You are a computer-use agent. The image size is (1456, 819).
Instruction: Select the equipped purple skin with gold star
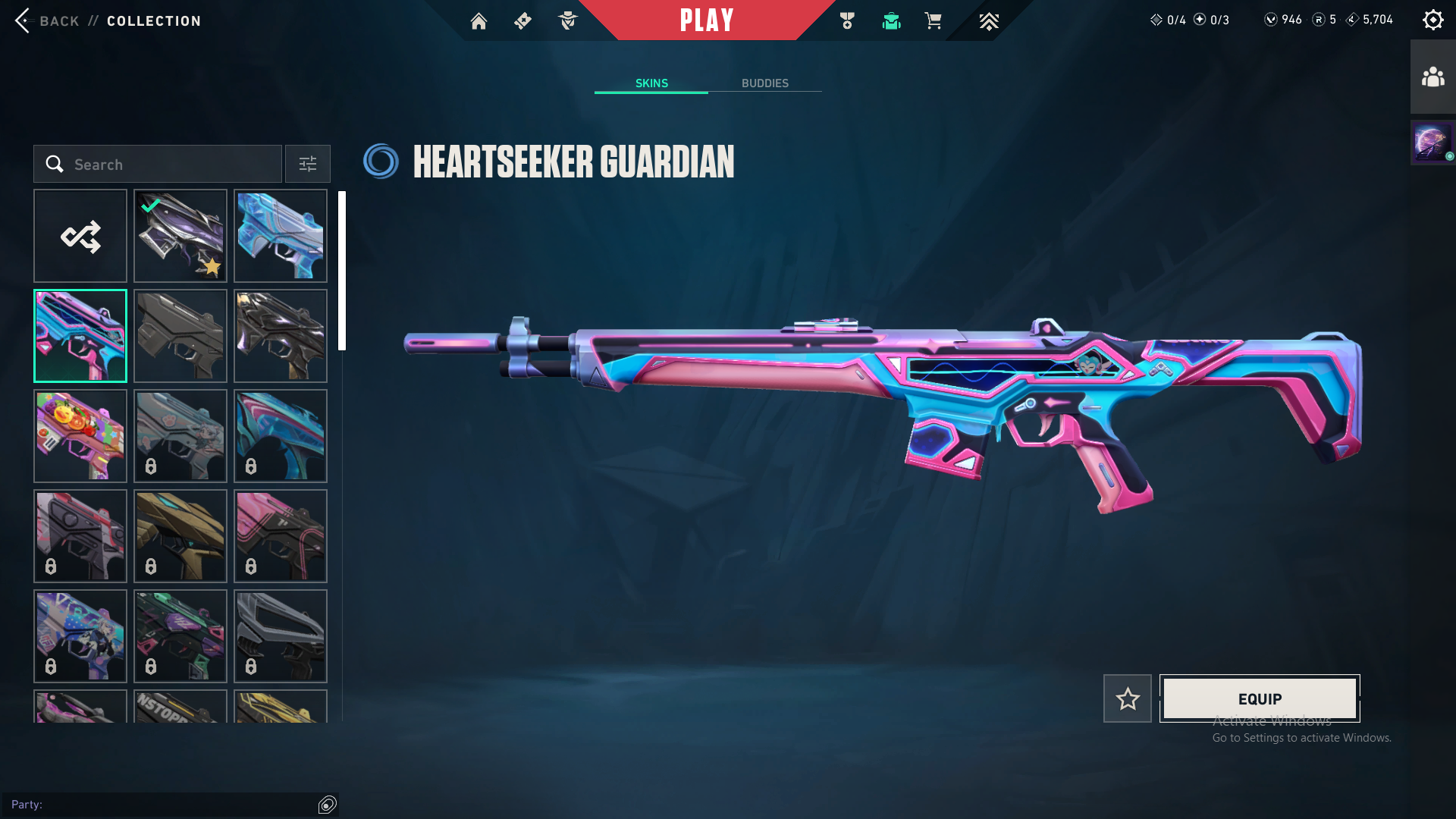click(x=180, y=236)
